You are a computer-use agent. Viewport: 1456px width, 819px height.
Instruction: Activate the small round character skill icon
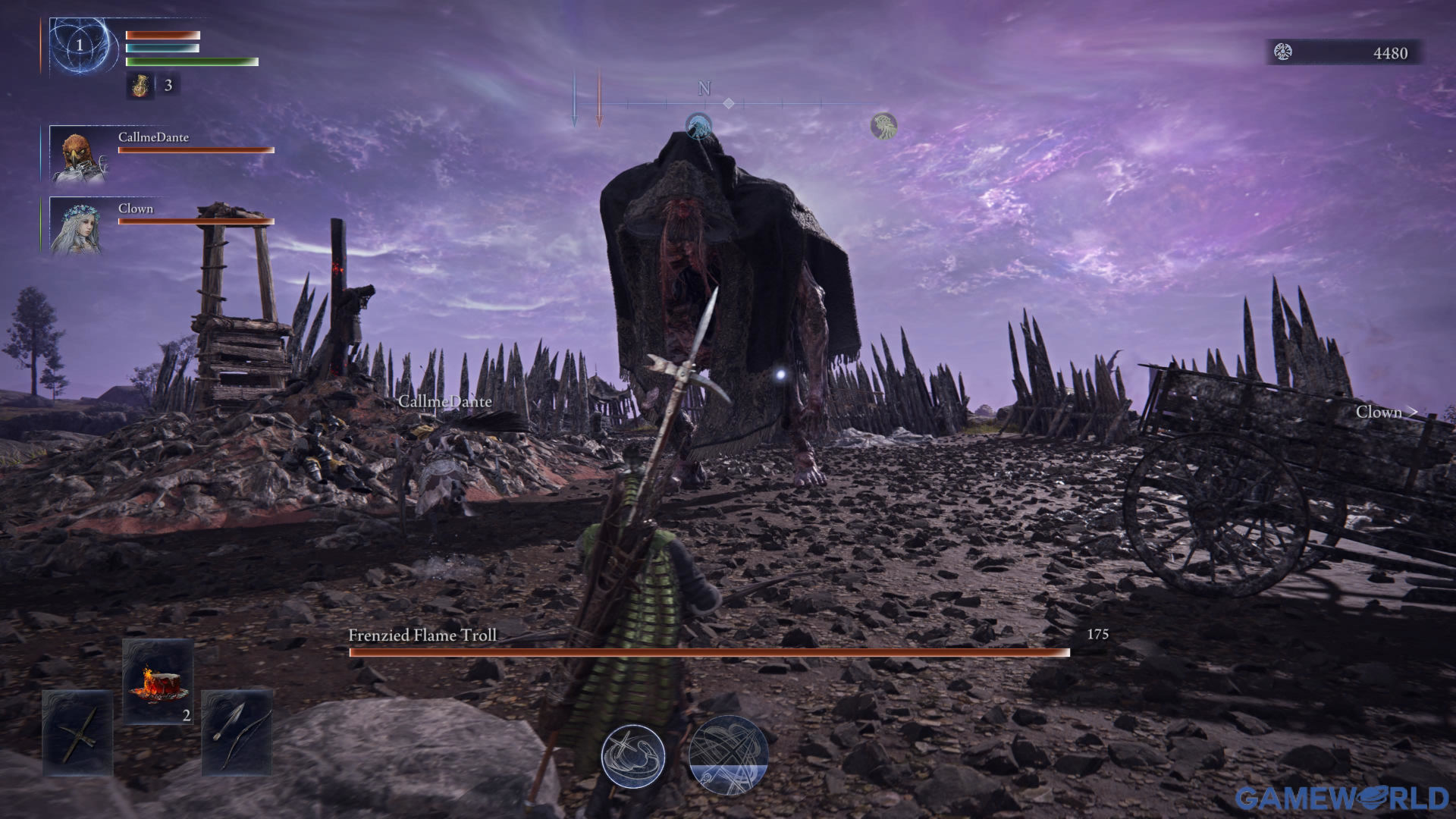[632, 755]
